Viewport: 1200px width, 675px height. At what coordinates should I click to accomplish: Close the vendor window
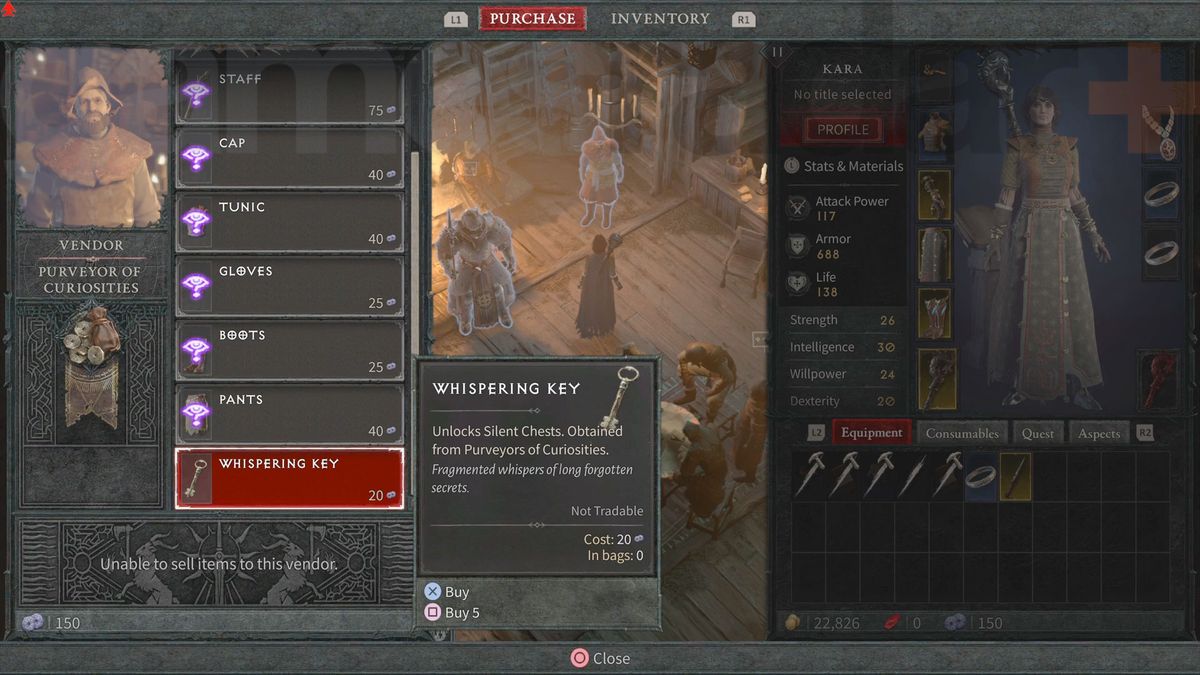pos(600,658)
